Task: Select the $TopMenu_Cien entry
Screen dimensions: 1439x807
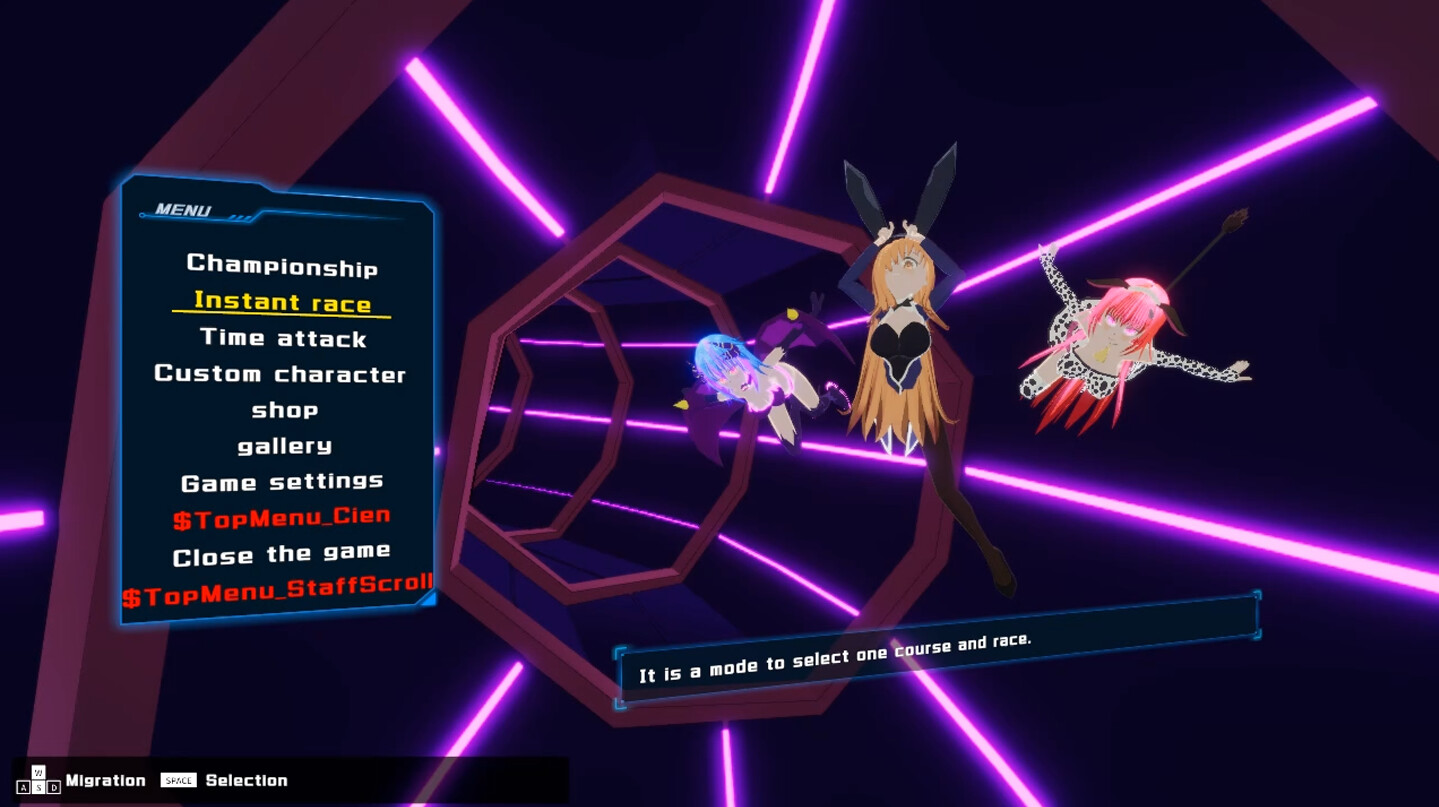Action: click(281, 517)
